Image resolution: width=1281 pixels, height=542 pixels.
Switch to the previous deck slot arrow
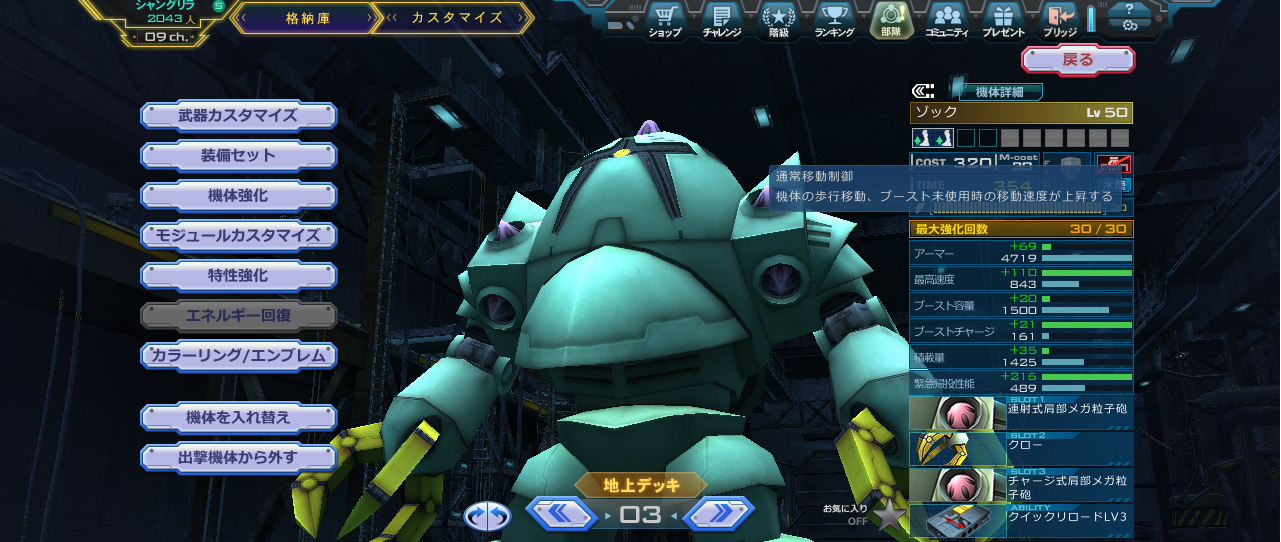[561, 514]
